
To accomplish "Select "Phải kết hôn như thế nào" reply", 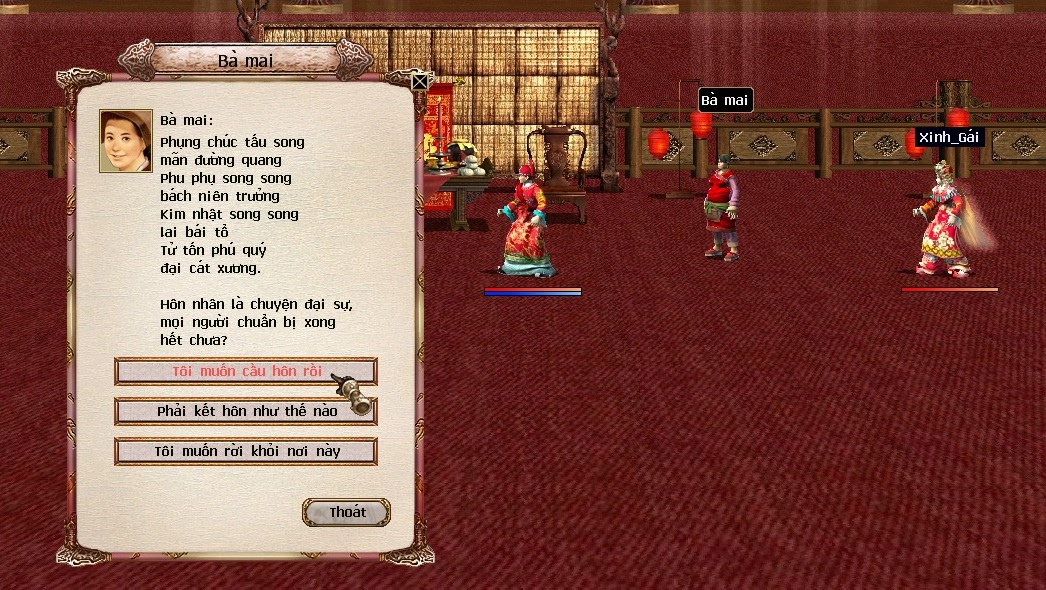I will 246,411.
